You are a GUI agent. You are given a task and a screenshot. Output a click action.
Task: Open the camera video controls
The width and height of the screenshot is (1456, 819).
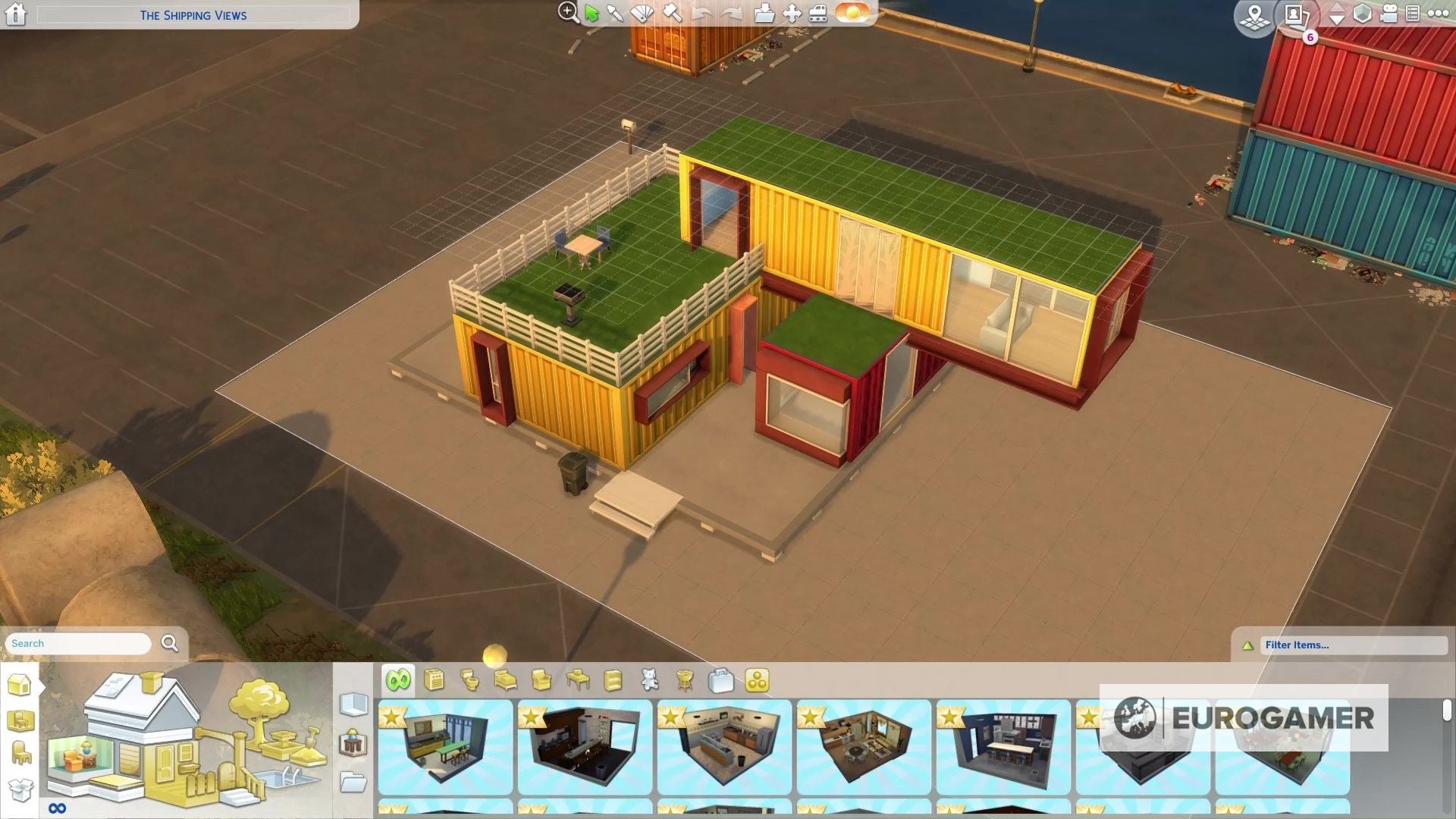[1389, 15]
